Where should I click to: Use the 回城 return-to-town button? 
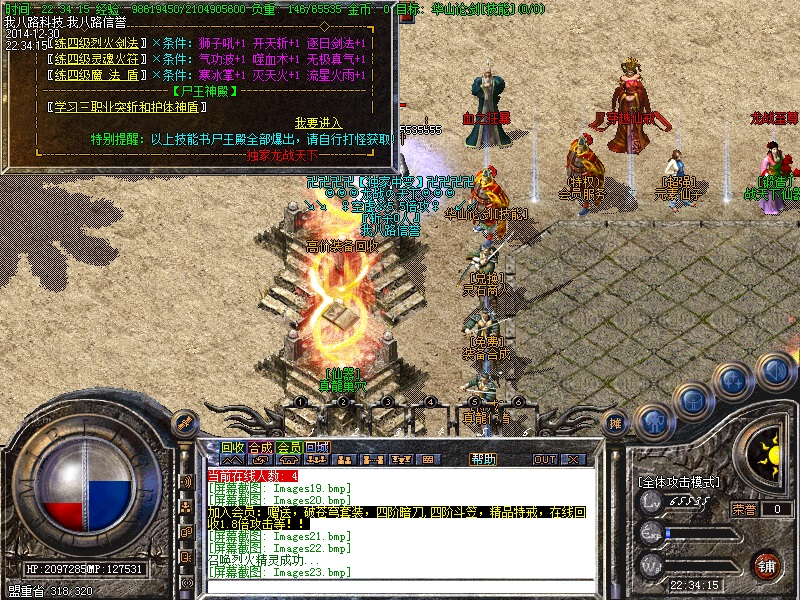(317, 447)
